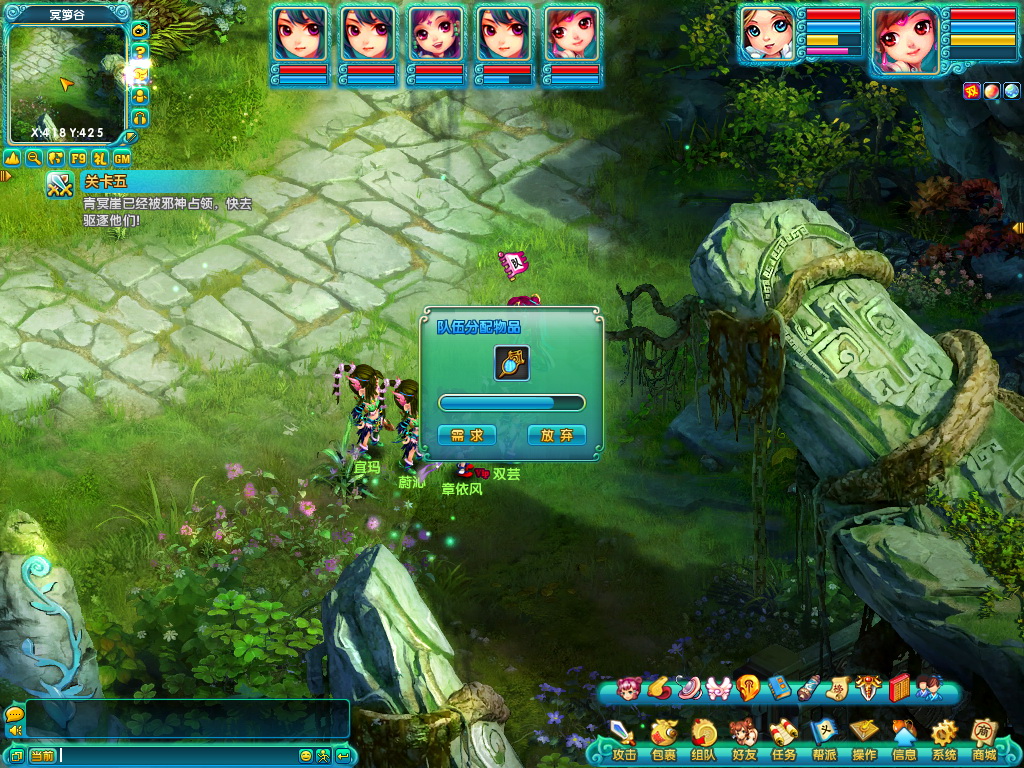The image size is (1024, 768).
Task: Click the F9 button under the minimap
Action: (78, 158)
